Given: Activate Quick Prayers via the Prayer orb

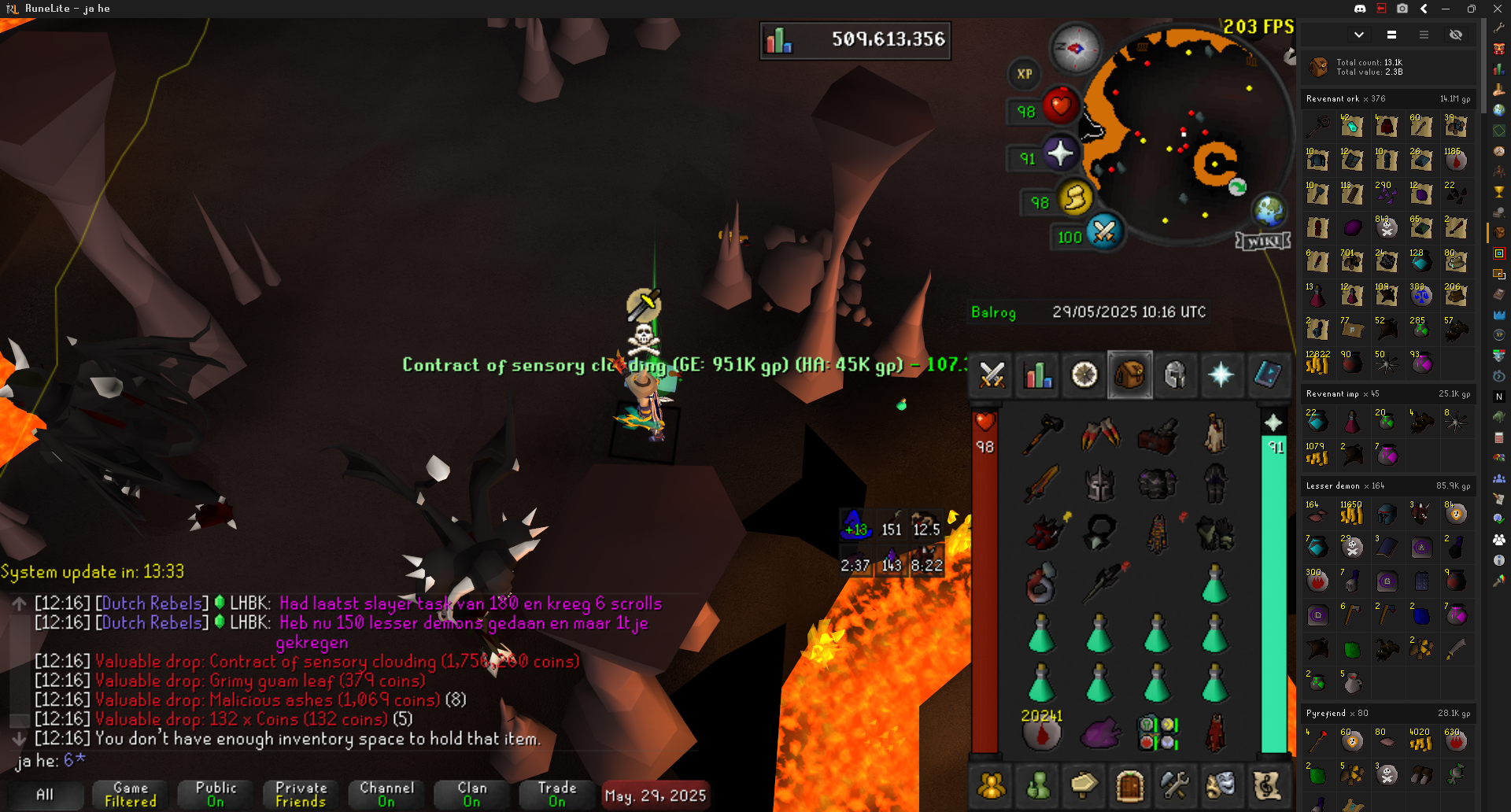Looking at the screenshot, I should pyautogui.click(x=1060, y=153).
